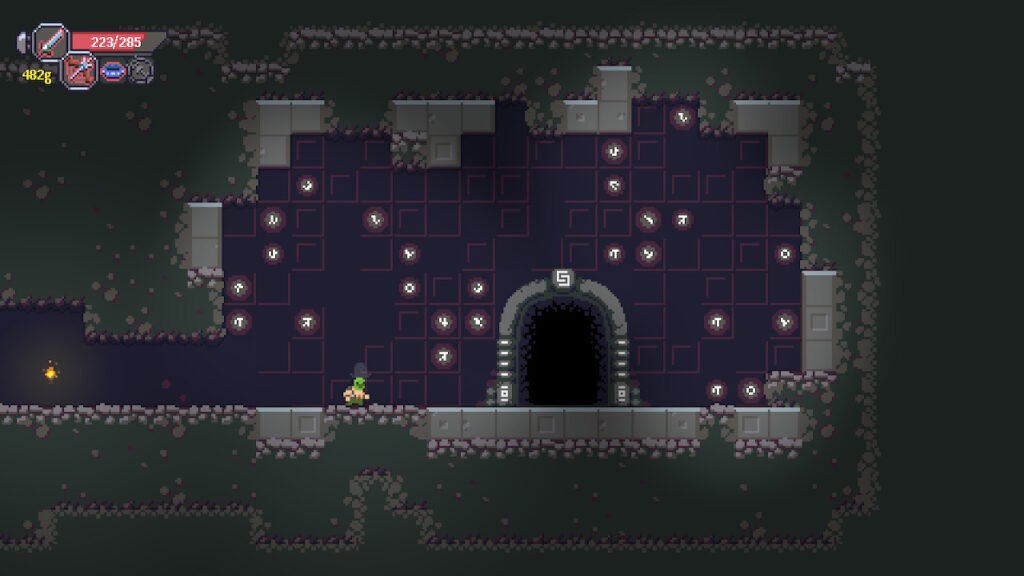This screenshot has width=1024, height=576.
Task: Click the greyed-out round ability icon
Action: pos(142,71)
